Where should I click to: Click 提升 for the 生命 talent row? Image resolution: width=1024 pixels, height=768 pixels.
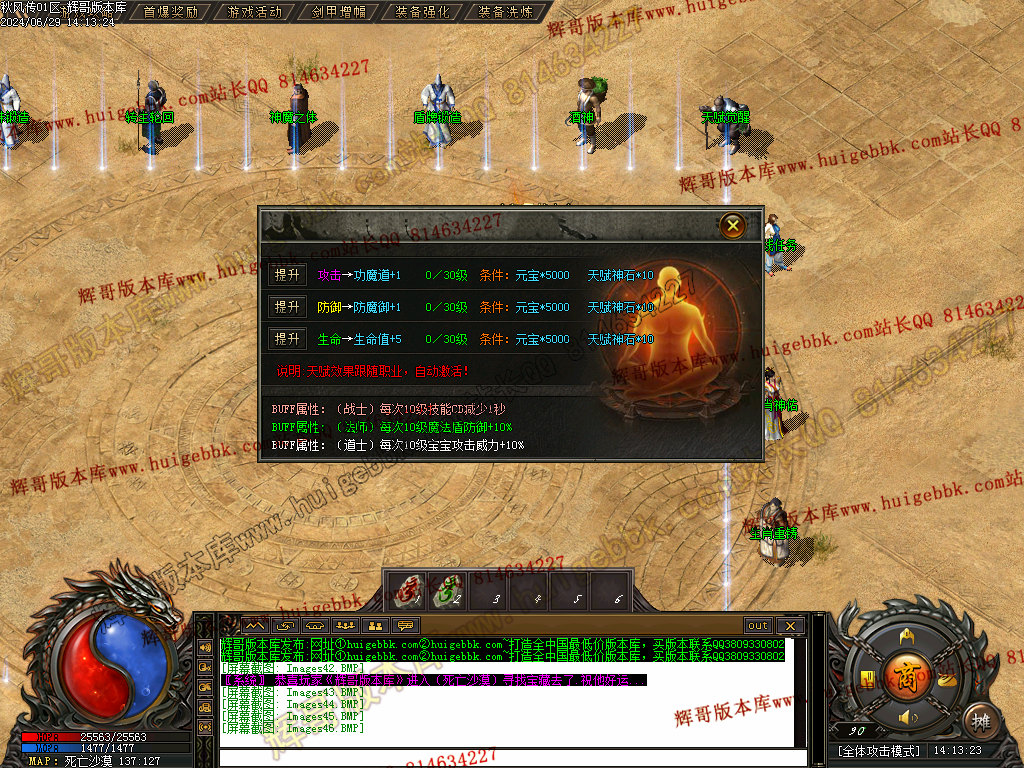(x=287, y=339)
